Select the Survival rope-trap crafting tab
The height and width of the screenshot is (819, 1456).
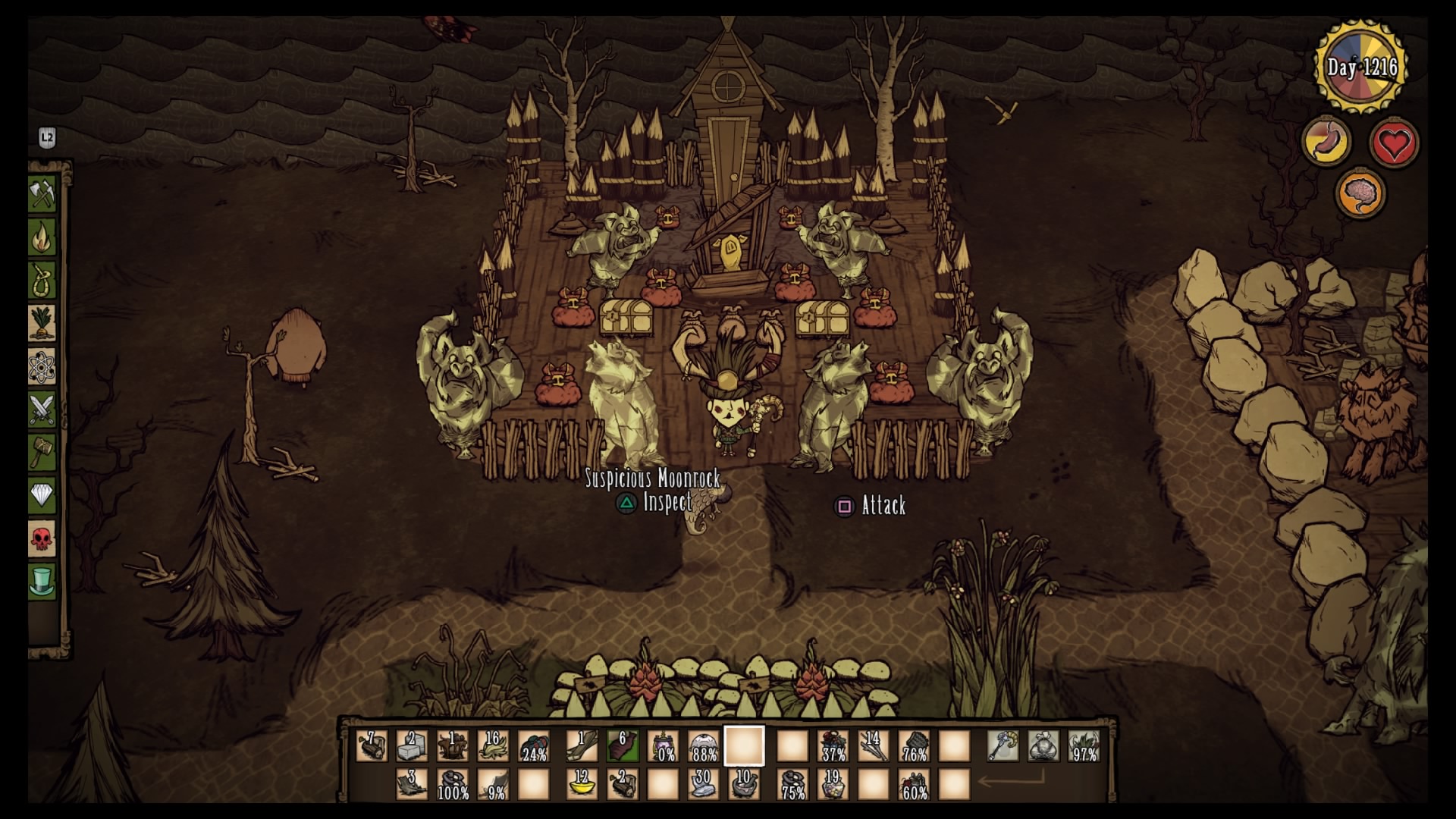(x=42, y=281)
